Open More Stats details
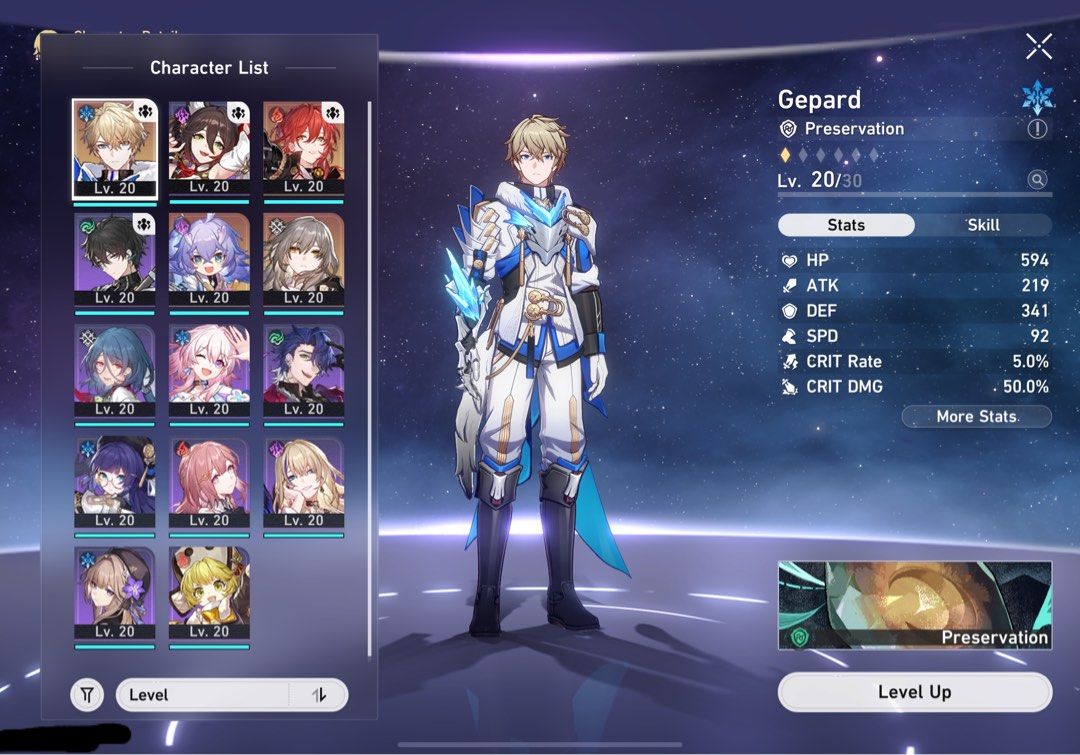The image size is (1080, 755). [976, 416]
